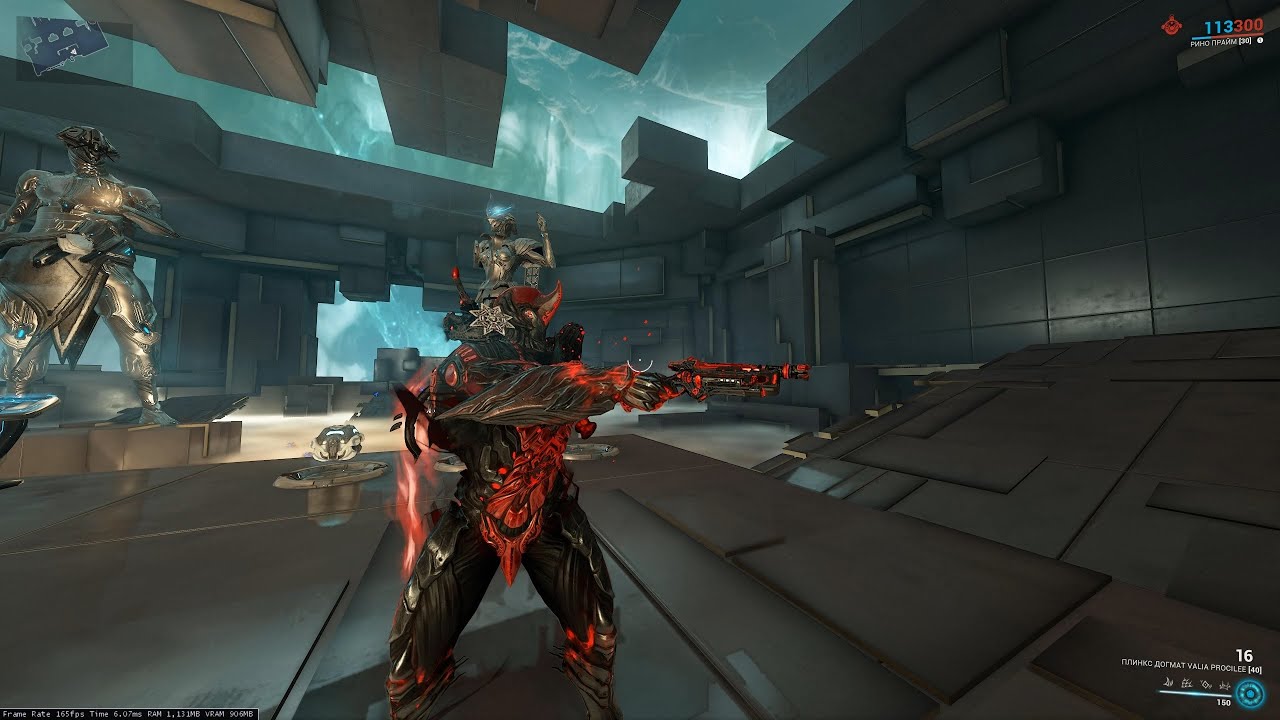Use the Iron Skin ability icon
The width and height of the screenshot is (1280, 720).
point(1187,684)
